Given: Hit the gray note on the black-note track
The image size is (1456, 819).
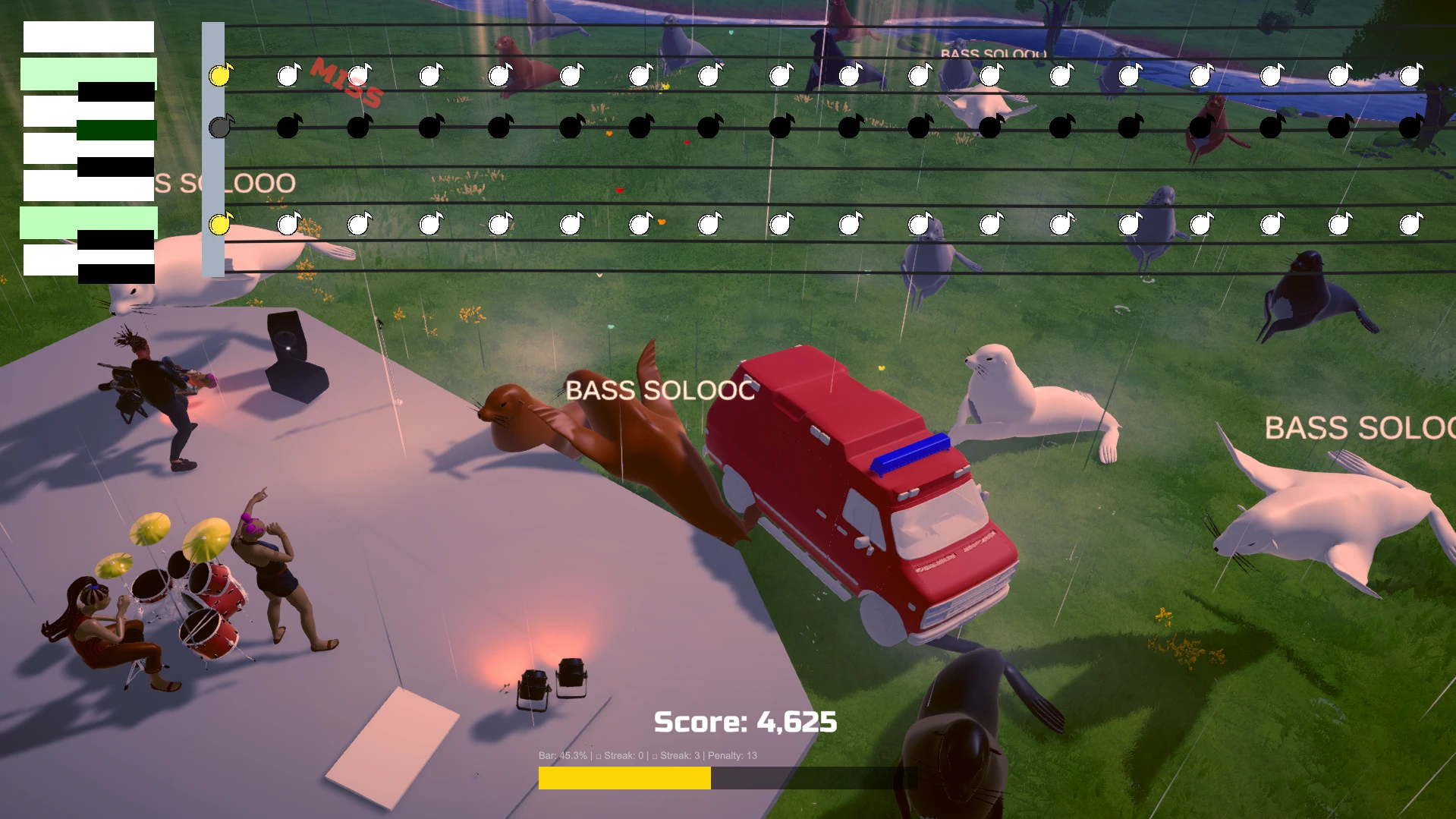Looking at the screenshot, I should point(220,126).
